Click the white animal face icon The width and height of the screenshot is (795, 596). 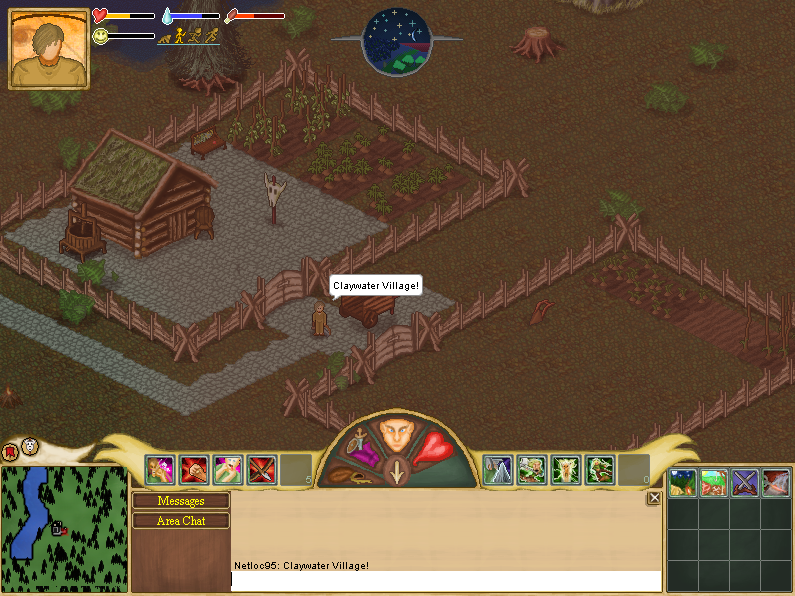[31, 446]
